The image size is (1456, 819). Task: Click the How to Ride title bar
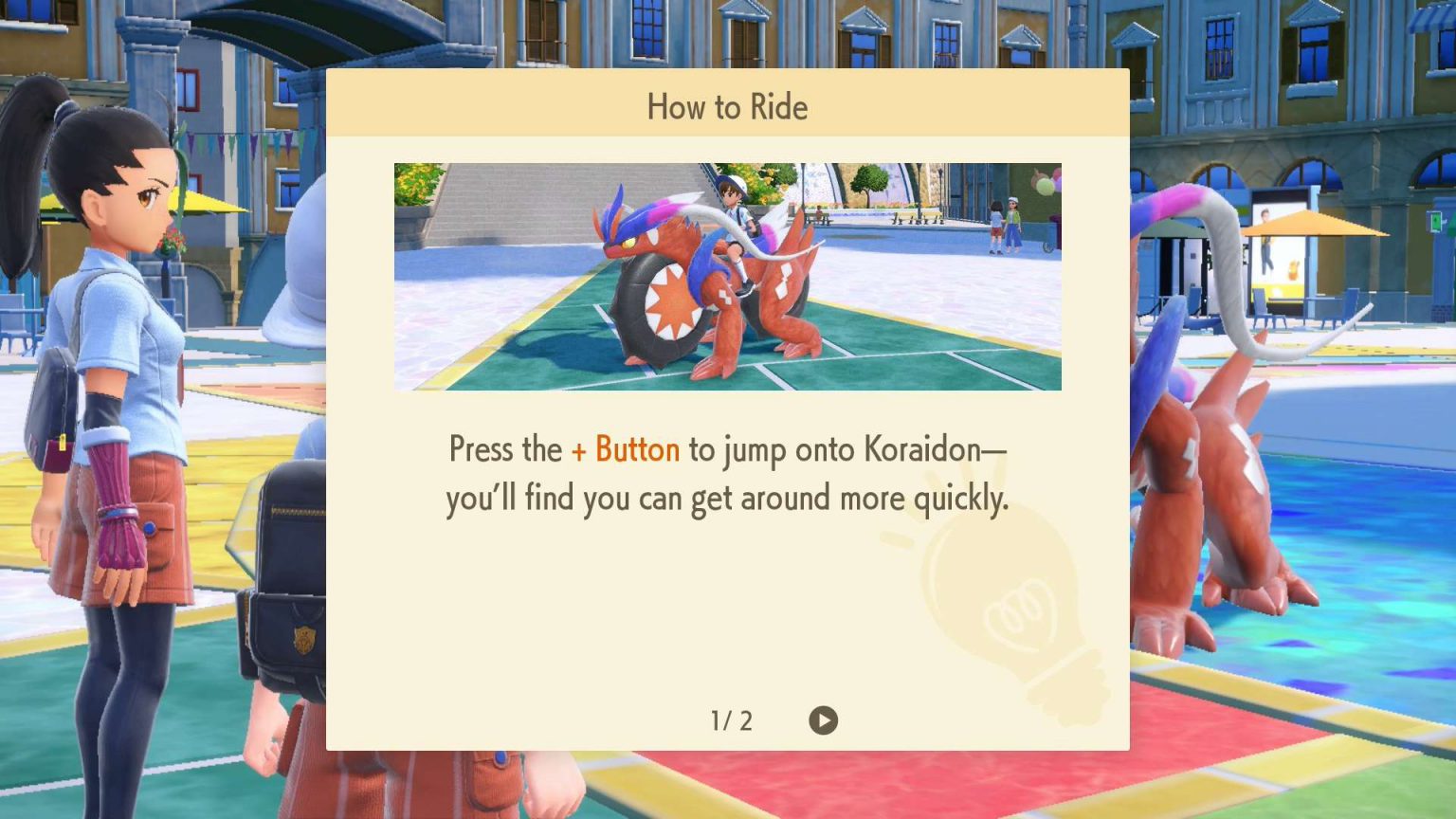pos(727,107)
